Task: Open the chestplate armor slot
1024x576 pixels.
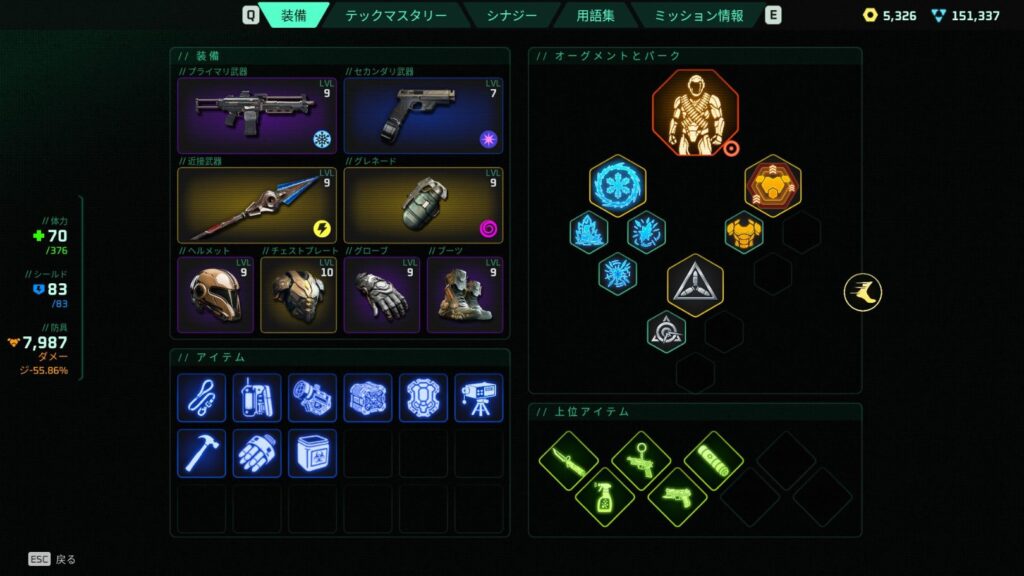Action: pos(298,295)
